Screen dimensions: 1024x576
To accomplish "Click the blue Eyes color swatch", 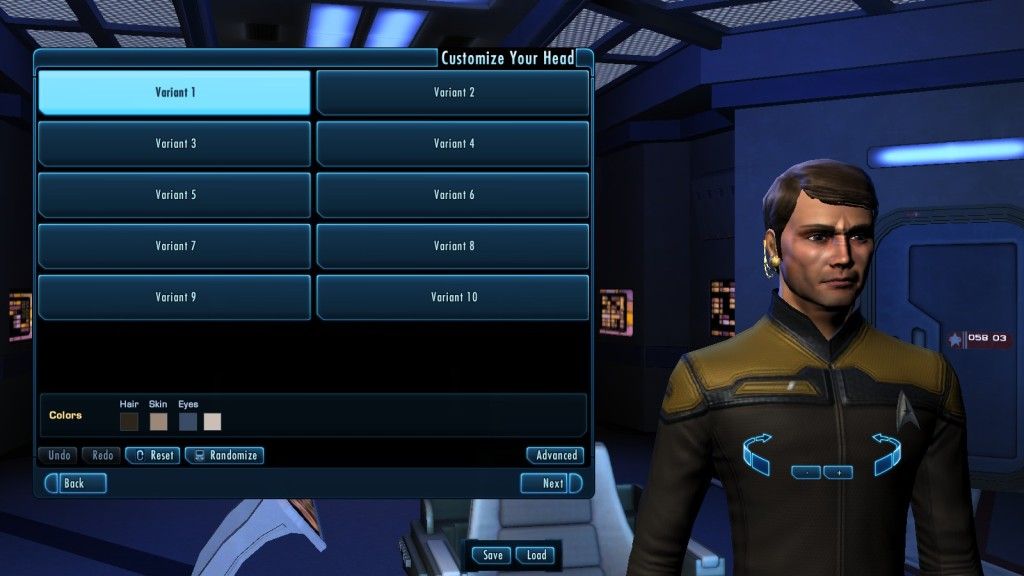I will 188,421.
